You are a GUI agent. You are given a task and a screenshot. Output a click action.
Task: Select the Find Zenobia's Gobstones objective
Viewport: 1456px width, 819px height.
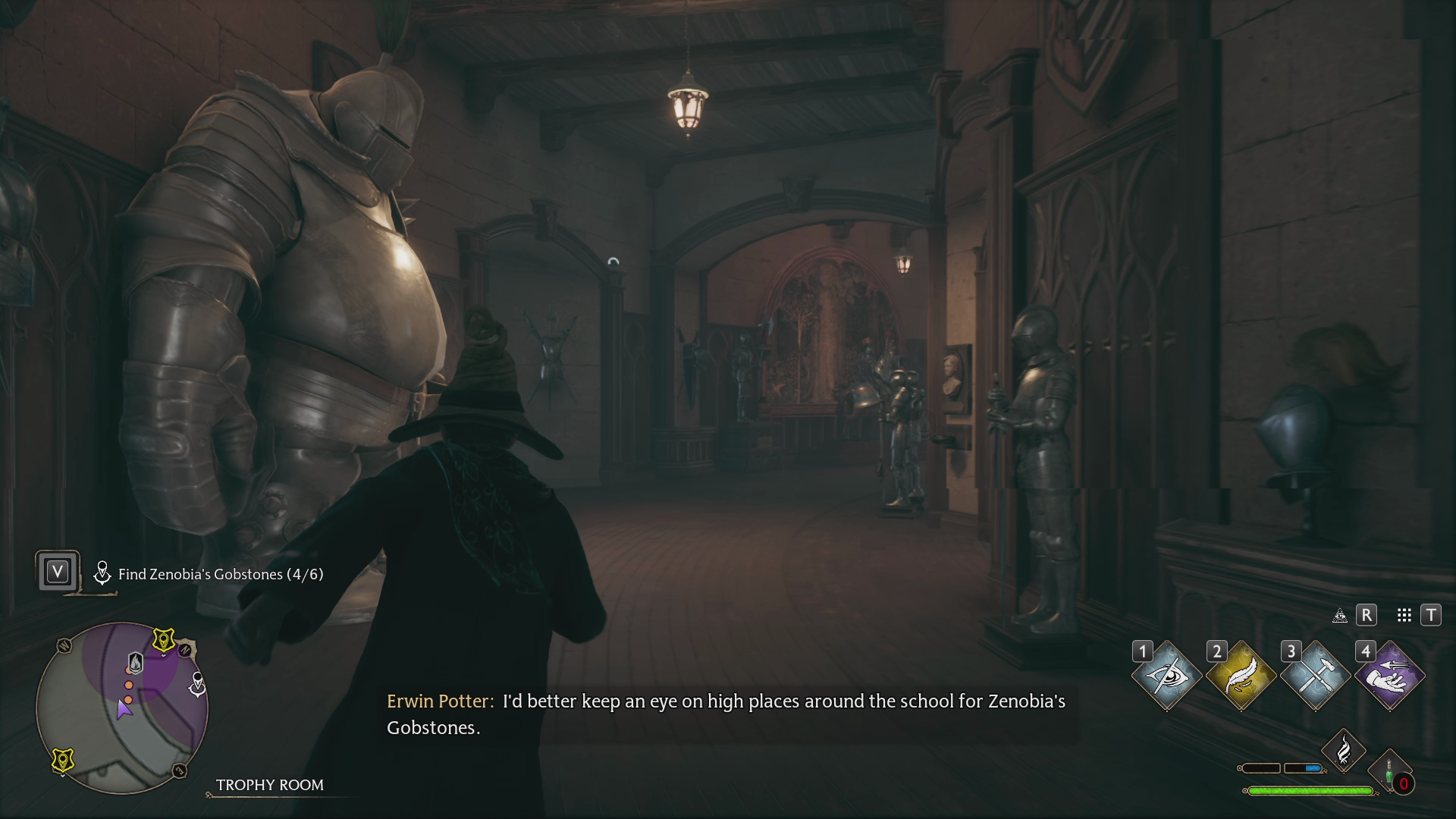coord(219,574)
